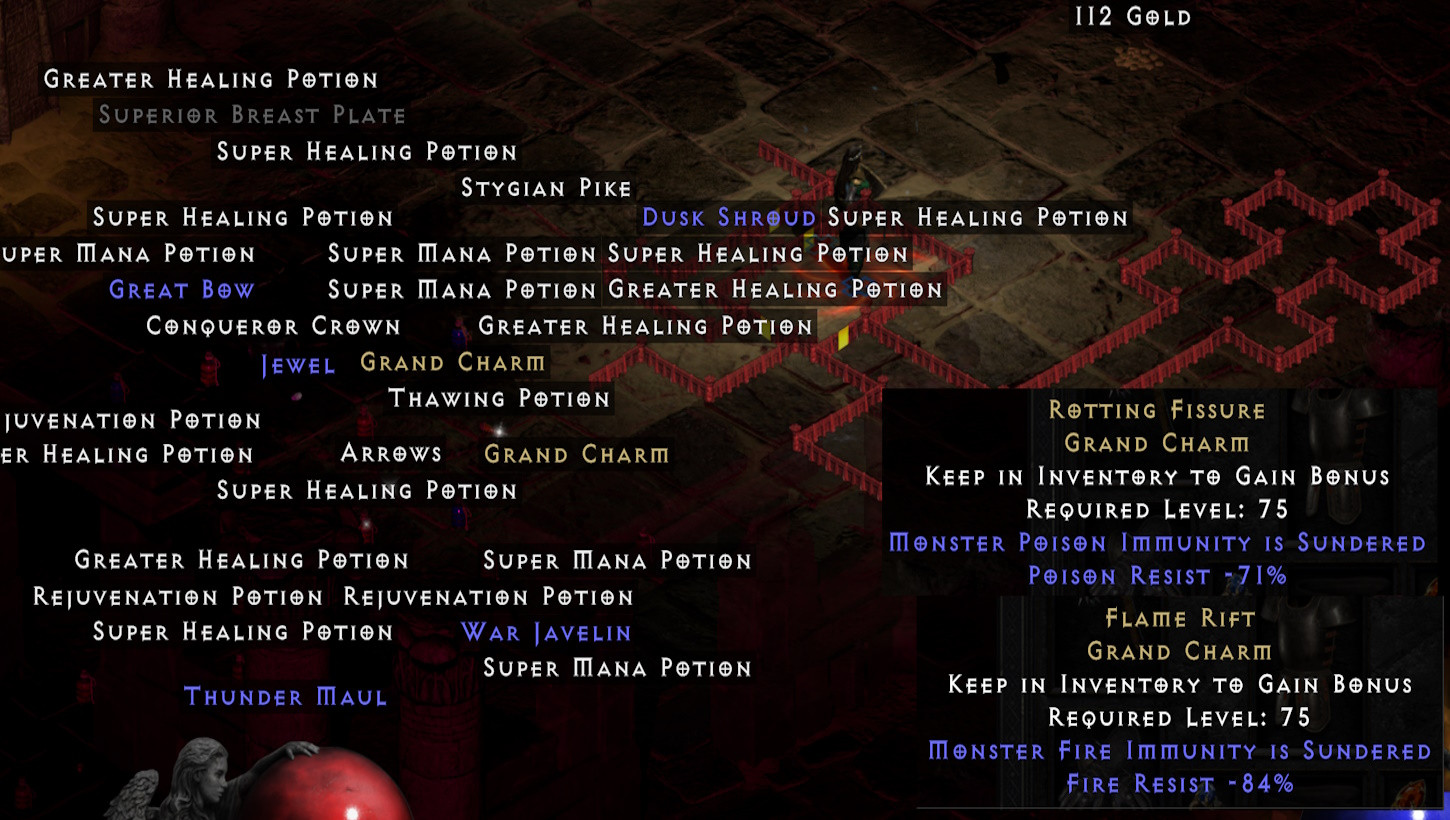Grab the War Javelin
Image resolution: width=1450 pixels, height=820 pixels.
pos(544,632)
